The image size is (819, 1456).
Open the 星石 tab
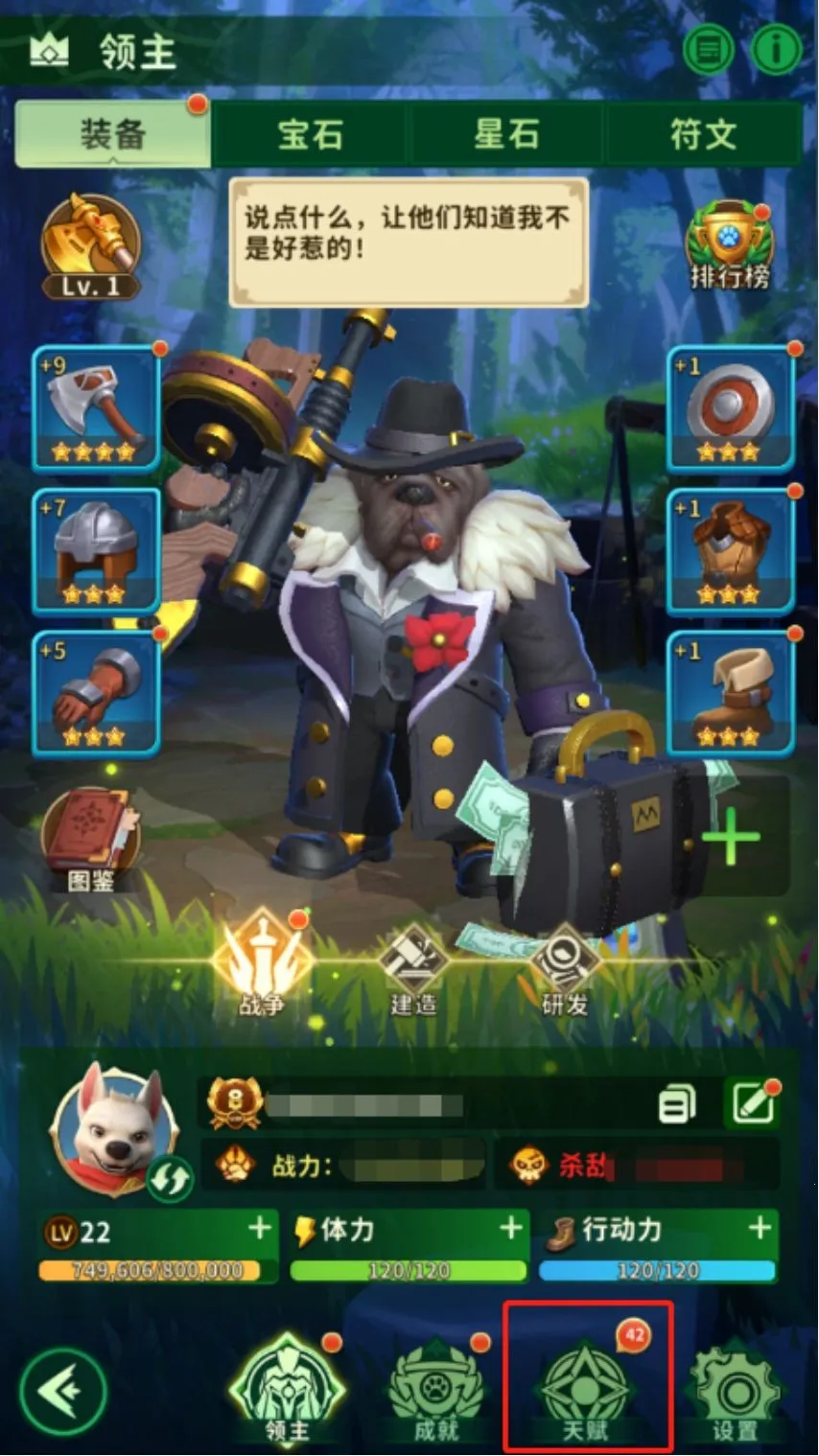pos(506,135)
